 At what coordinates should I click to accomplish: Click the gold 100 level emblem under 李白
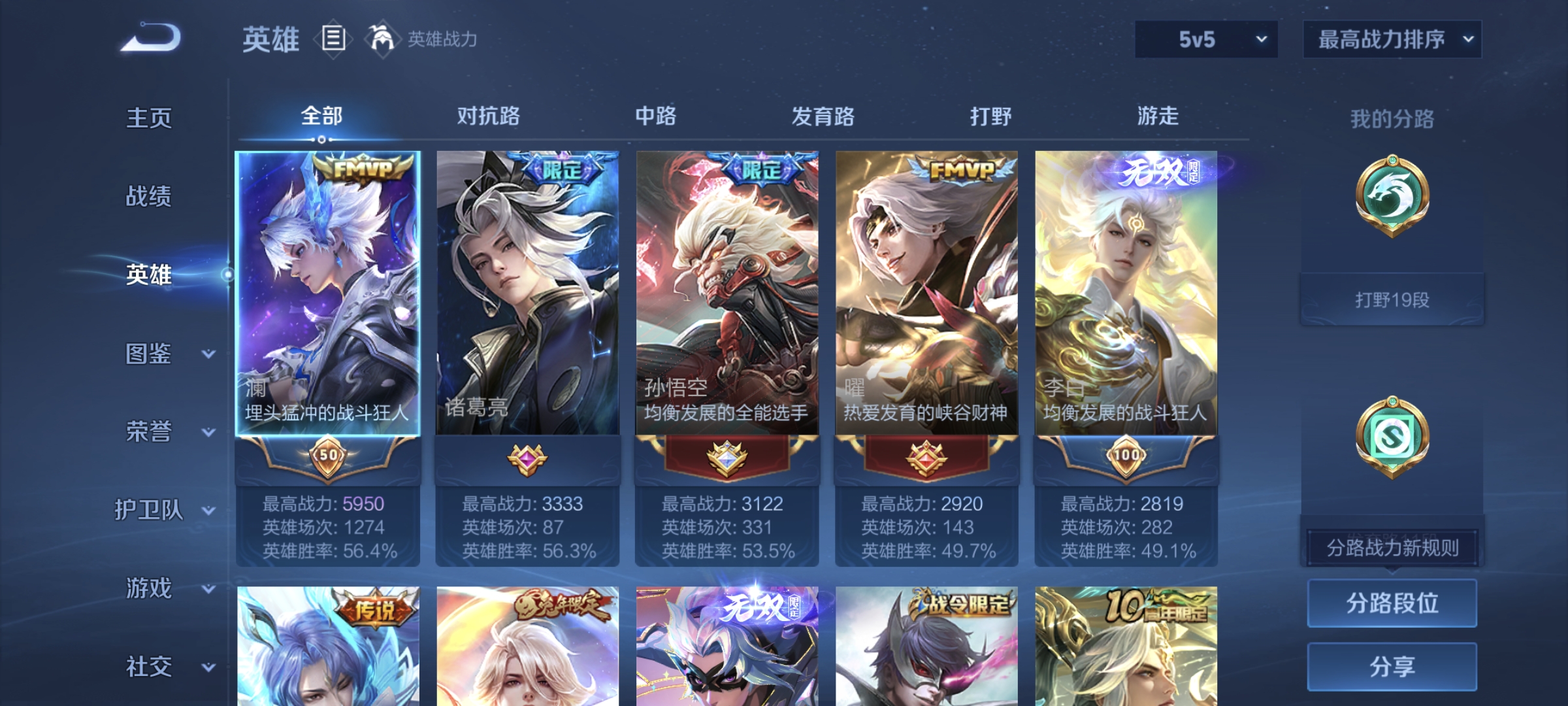tap(1125, 458)
